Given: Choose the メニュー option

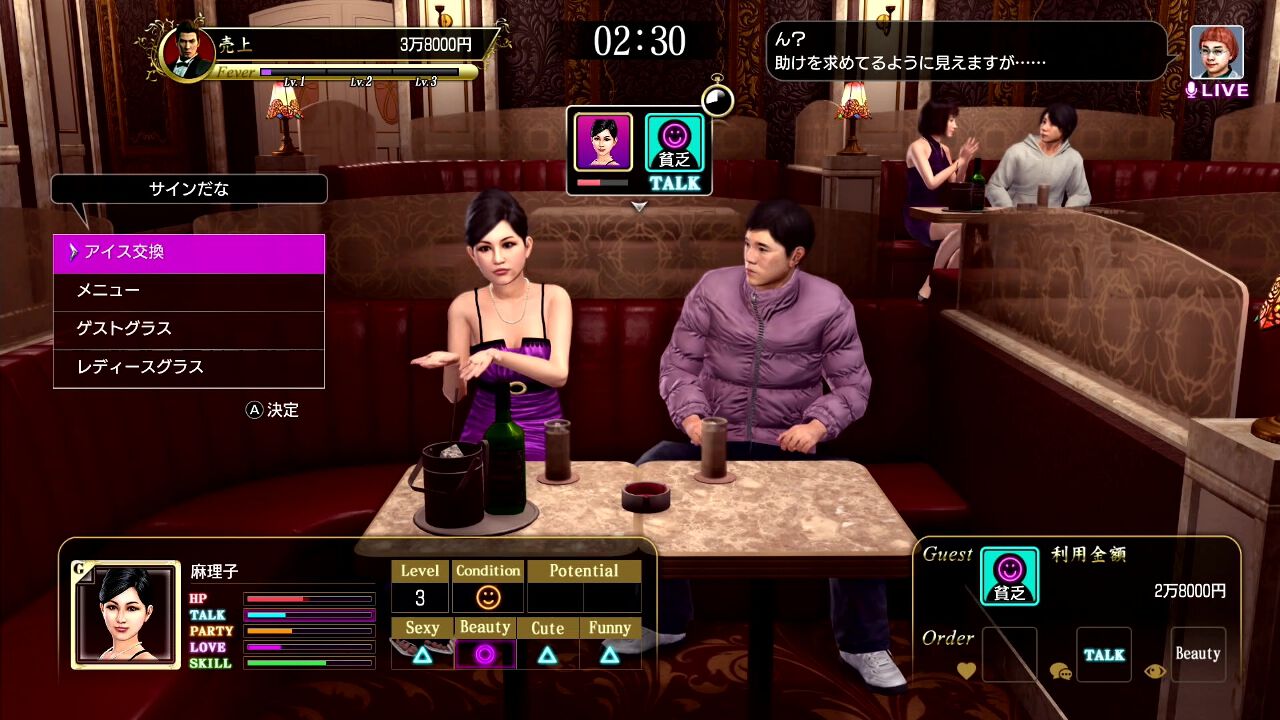Looking at the screenshot, I should (x=188, y=291).
